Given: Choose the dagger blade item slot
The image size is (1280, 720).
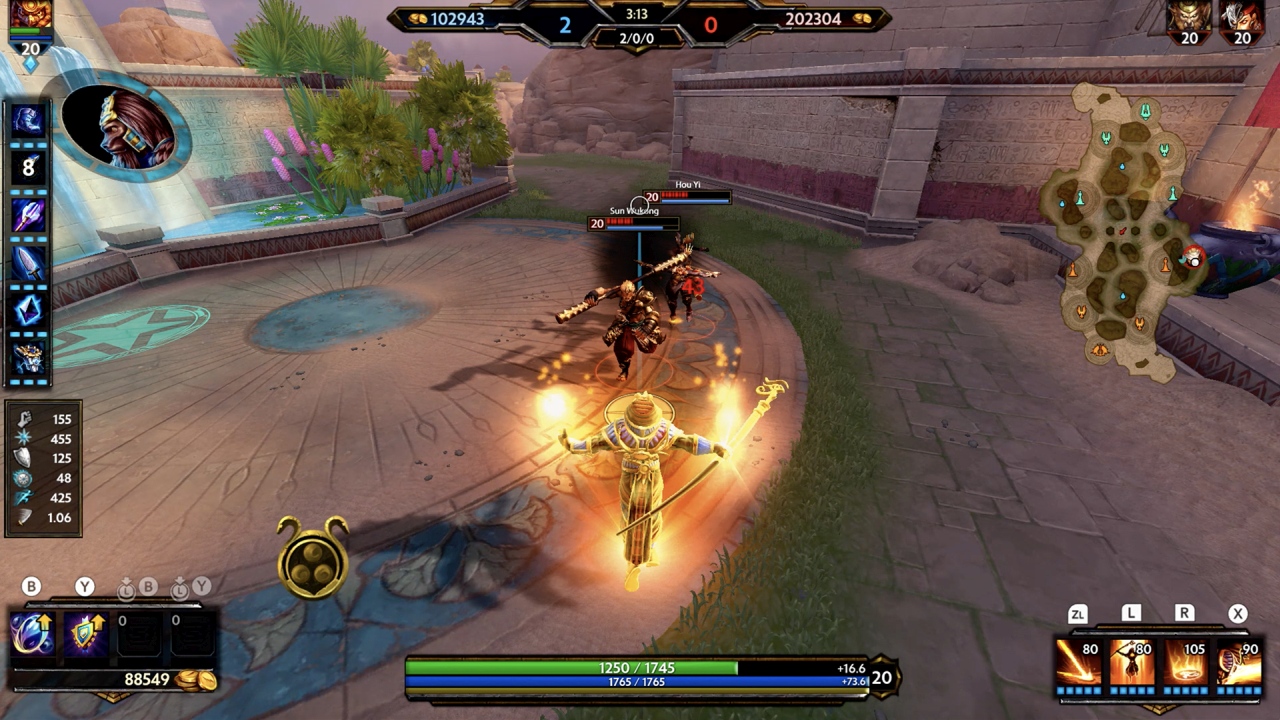Looking at the screenshot, I should (x=28, y=262).
